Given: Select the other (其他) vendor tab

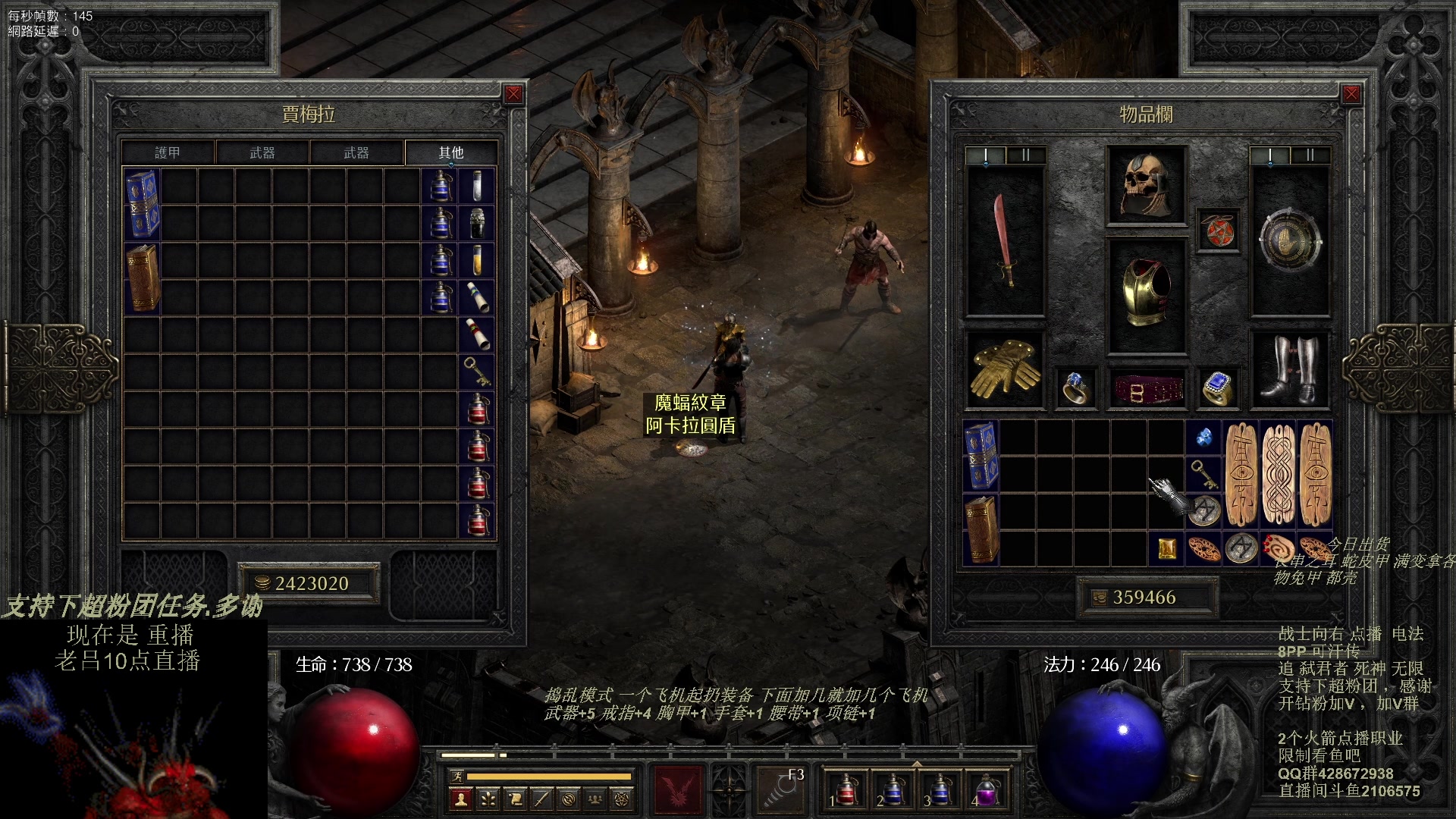Looking at the screenshot, I should point(450,152).
